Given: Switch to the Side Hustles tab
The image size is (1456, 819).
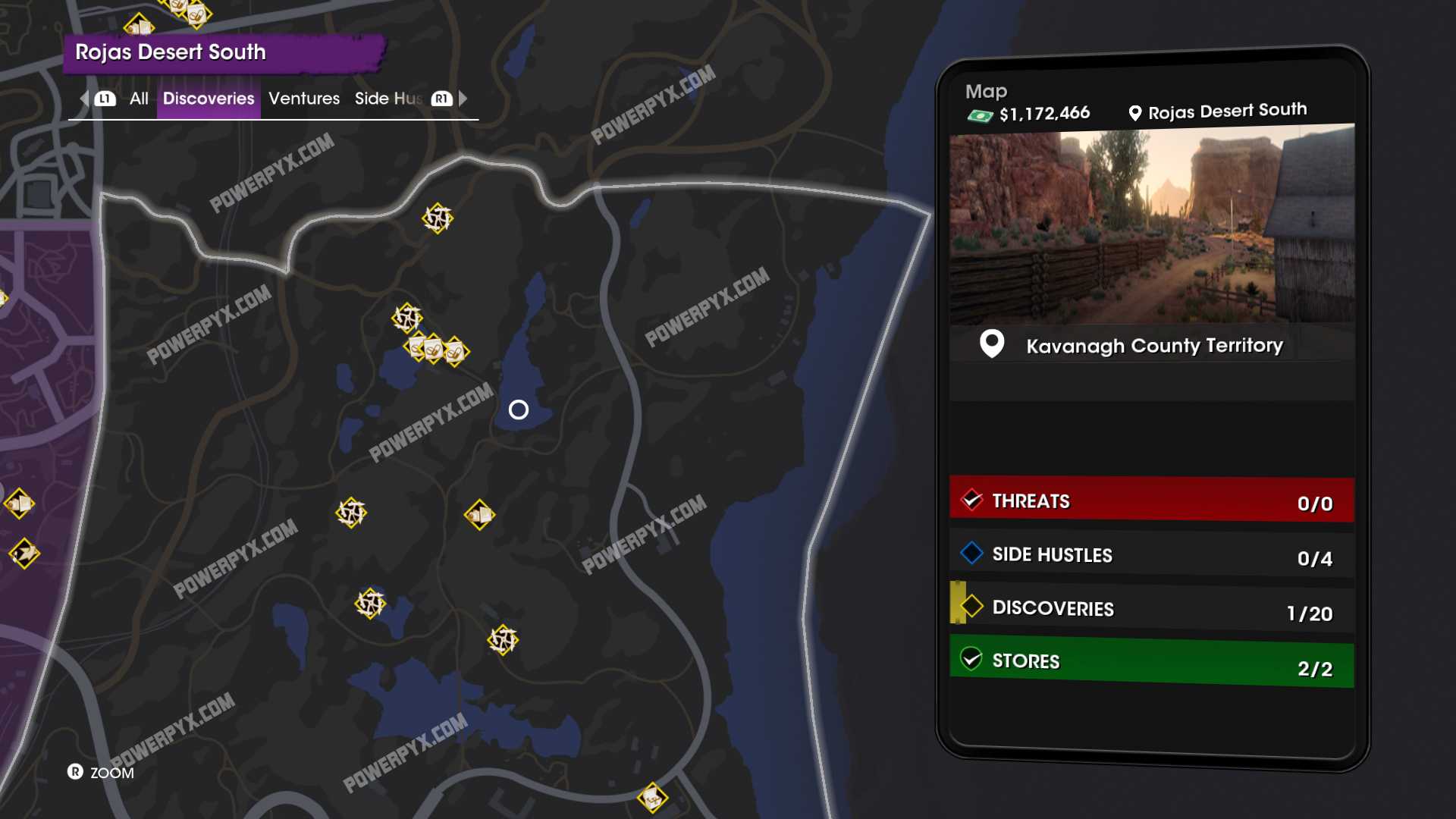Looking at the screenshot, I should pyautogui.click(x=388, y=99).
